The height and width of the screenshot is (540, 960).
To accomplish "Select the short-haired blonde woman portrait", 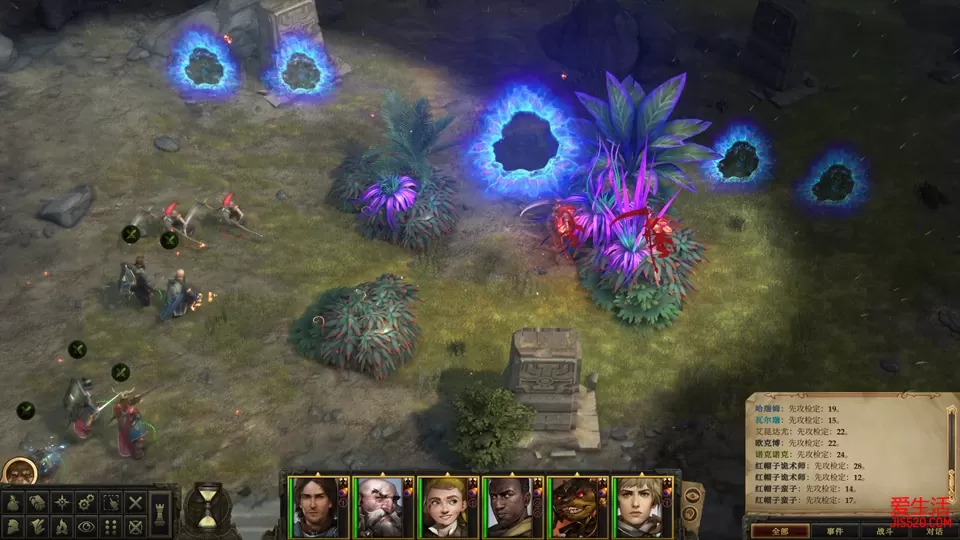I will [x=640, y=506].
